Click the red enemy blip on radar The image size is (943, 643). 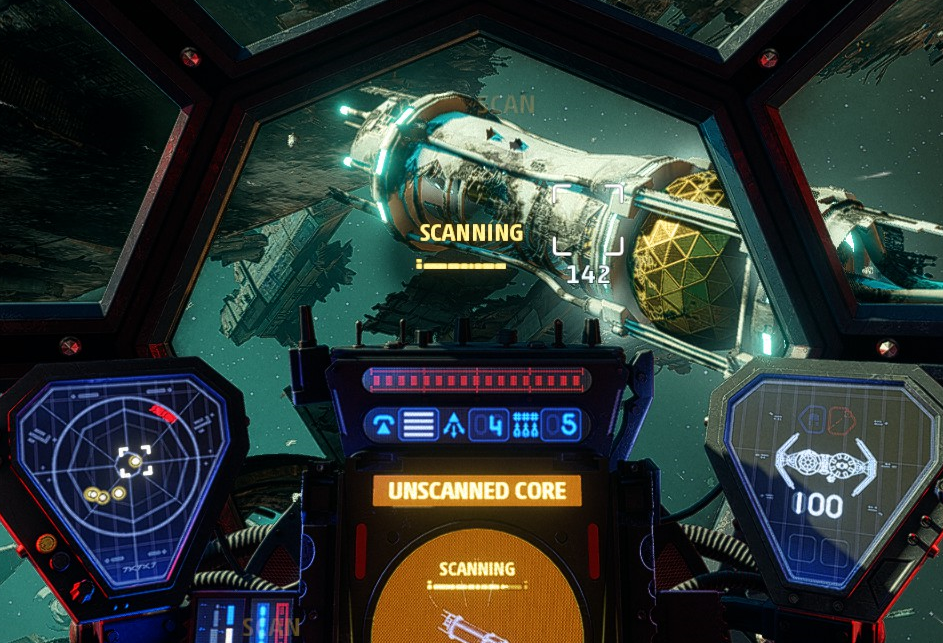tap(162, 412)
